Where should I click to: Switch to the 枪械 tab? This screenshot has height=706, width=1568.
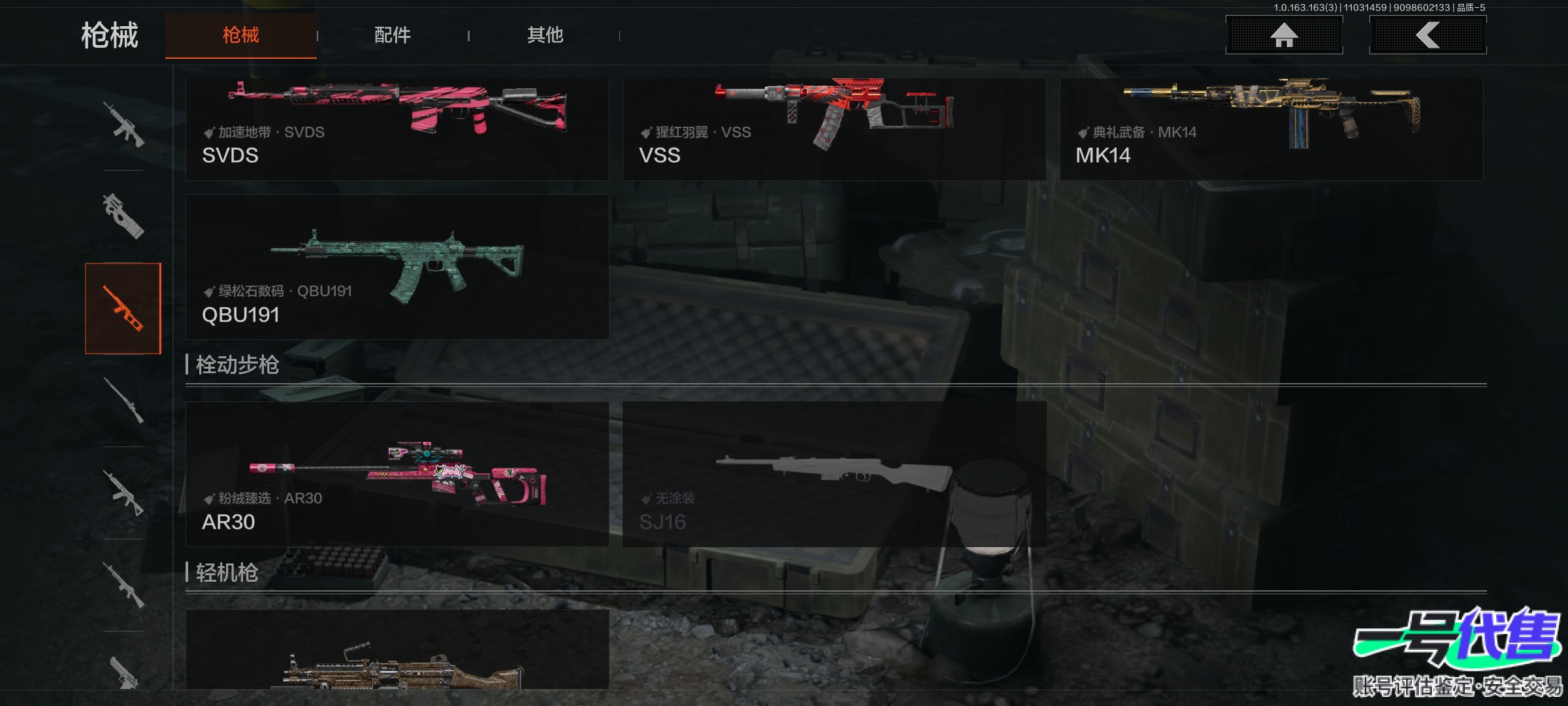tap(240, 35)
